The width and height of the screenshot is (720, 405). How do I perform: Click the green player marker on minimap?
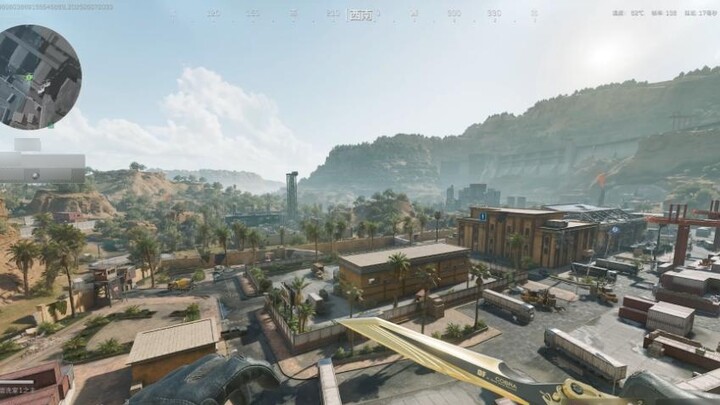[x=29, y=77]
